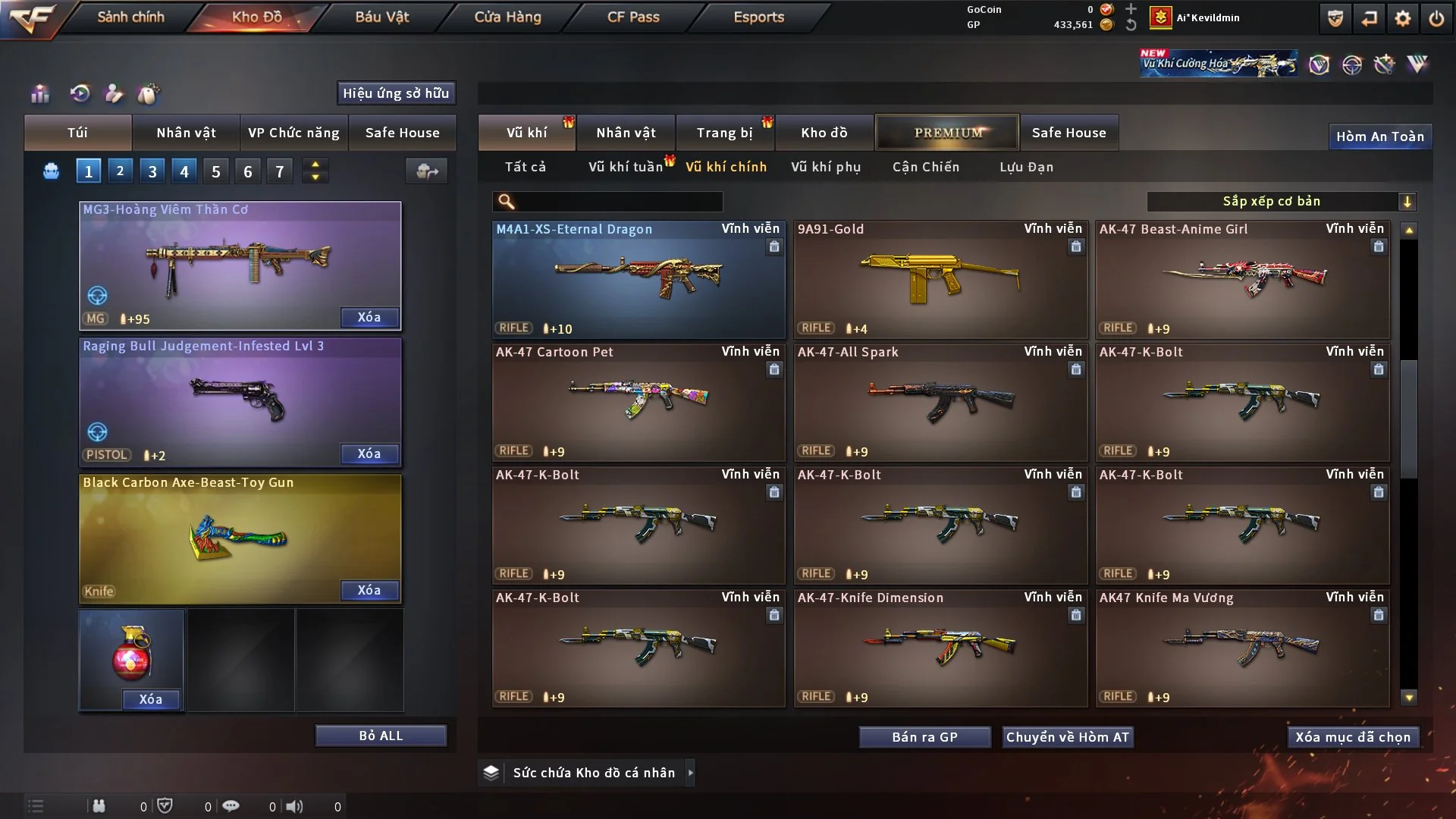Show the Cận Chiến melee category
The image size is (1456, 819).
(x=926, y=167)
